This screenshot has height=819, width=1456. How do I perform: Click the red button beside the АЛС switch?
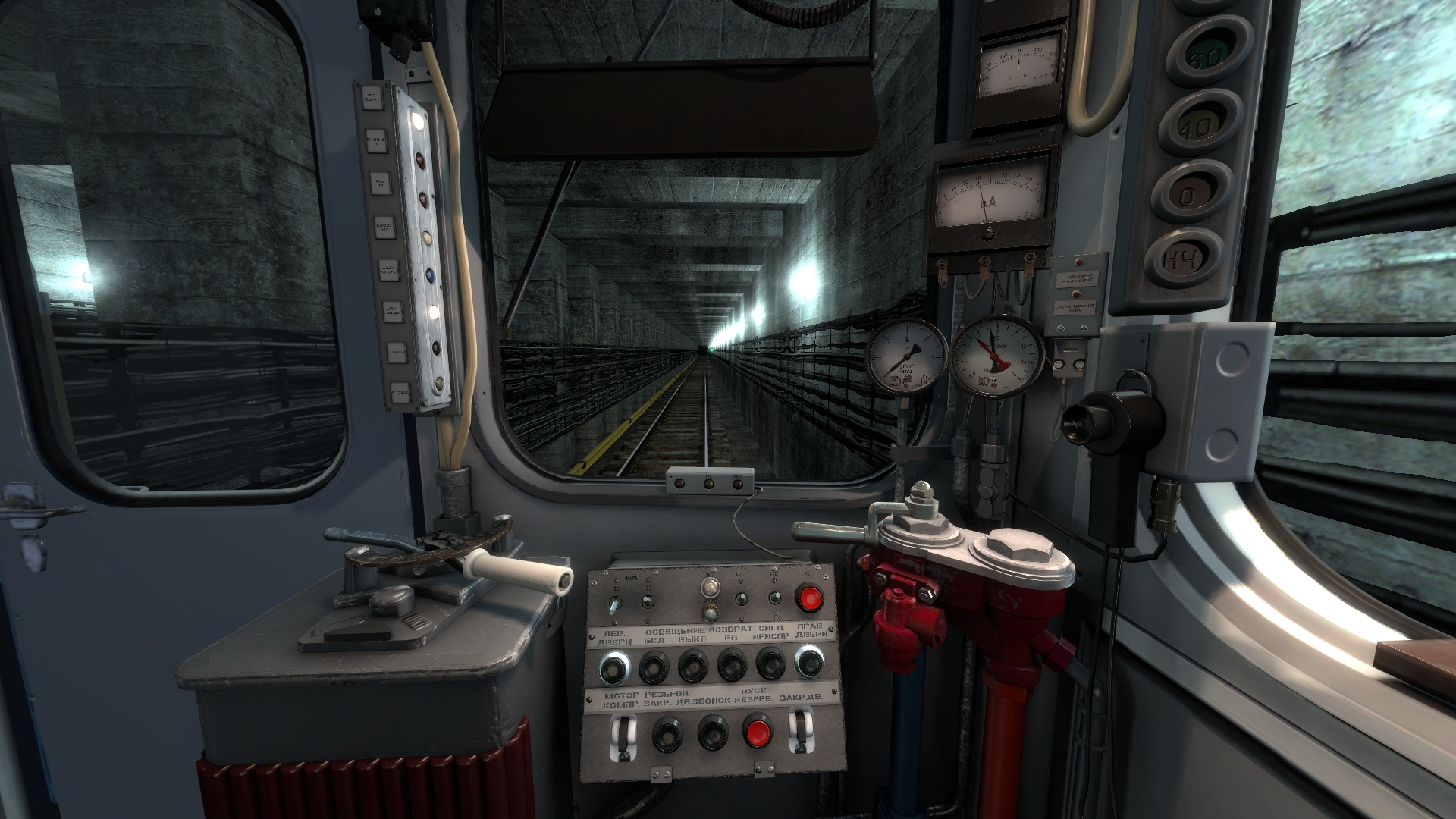809,598
